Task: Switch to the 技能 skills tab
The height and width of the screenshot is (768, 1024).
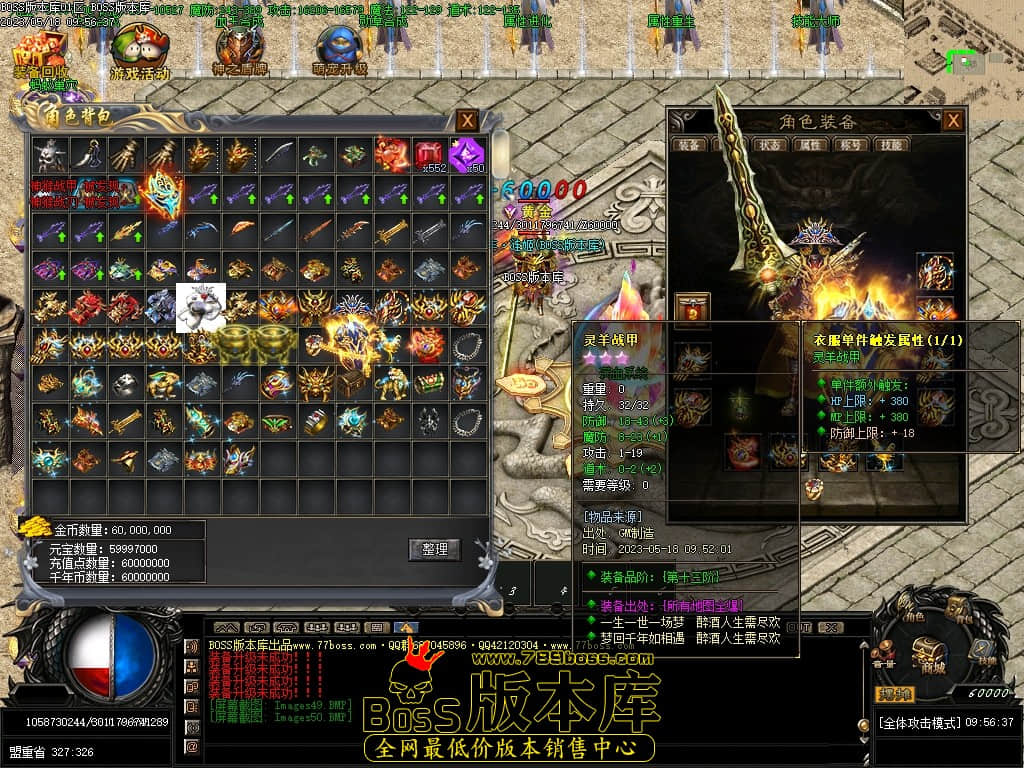Action: click(890, 145)
